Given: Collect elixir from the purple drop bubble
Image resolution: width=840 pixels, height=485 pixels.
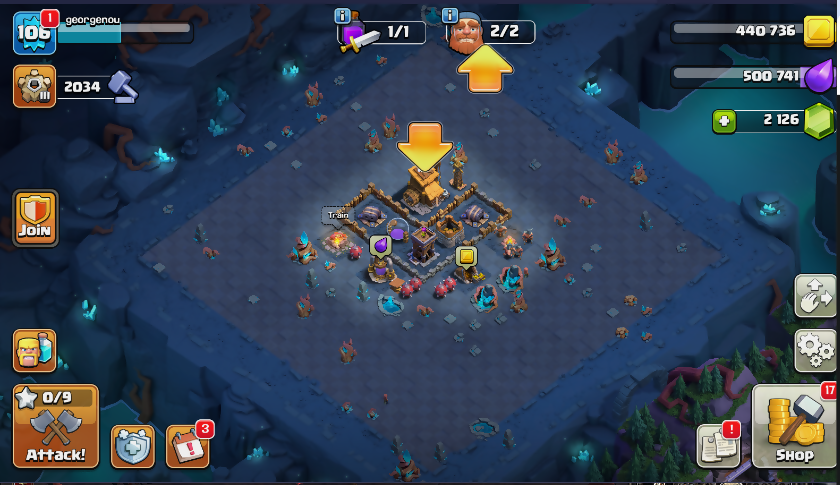Looking at the screenshot, I should 380,245.
